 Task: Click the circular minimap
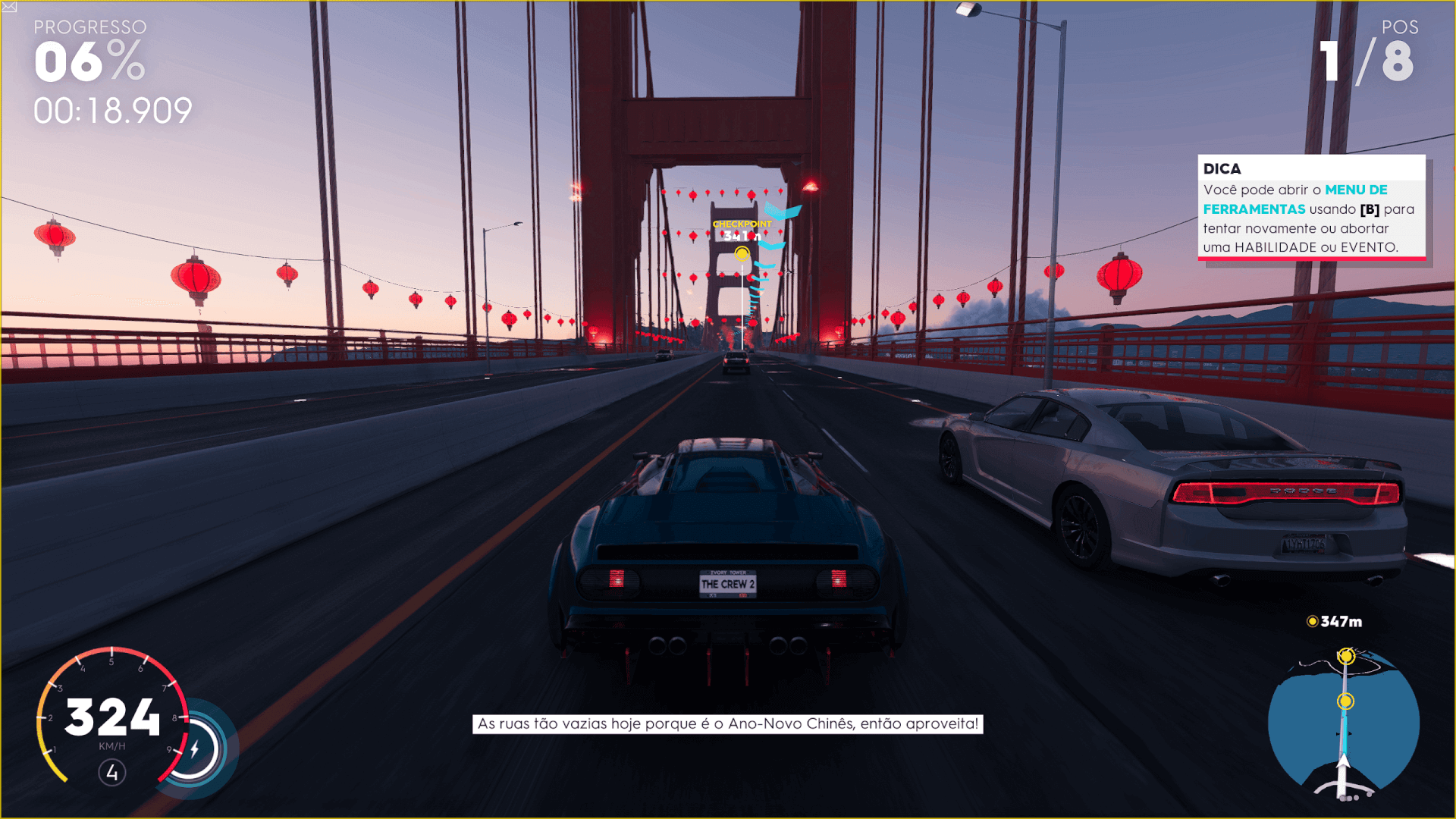coord(1344,724)
